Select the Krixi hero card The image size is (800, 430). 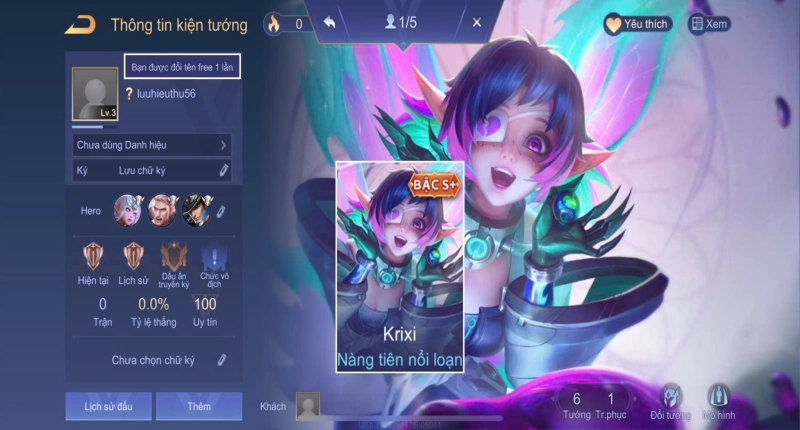400,266
